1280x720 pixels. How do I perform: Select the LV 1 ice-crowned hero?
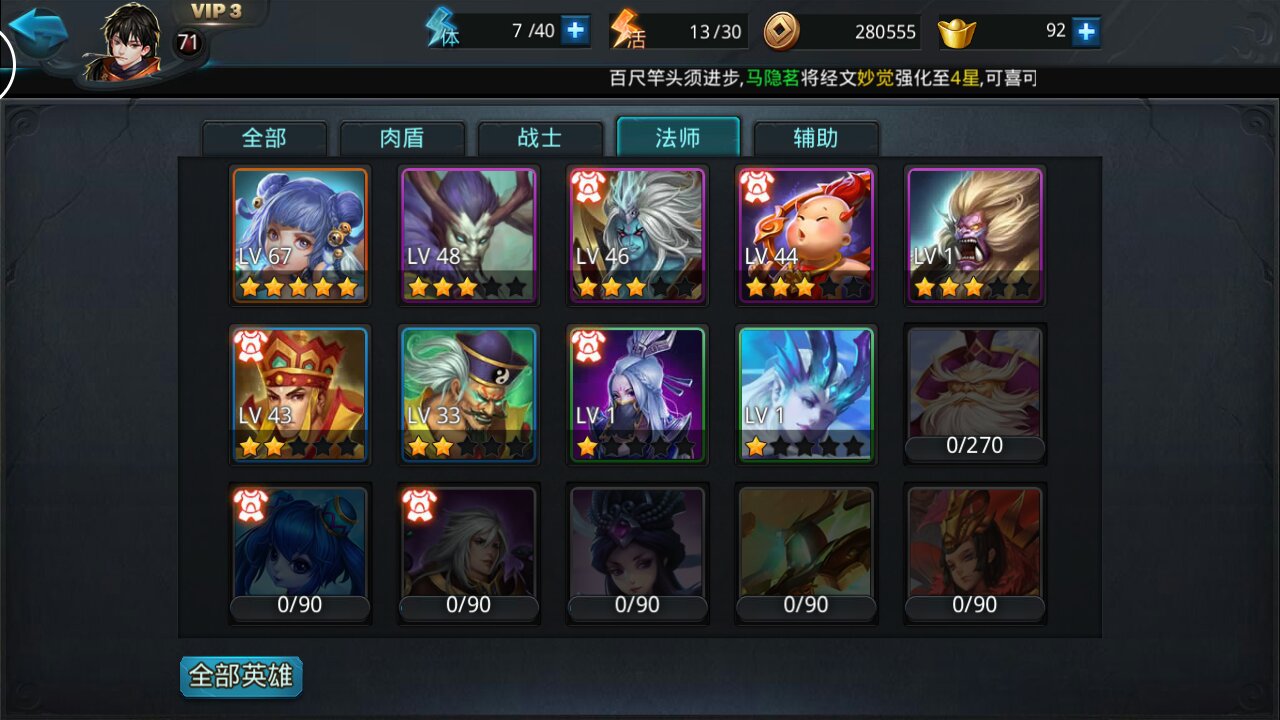pyautogui.click(x=806, y=394)
